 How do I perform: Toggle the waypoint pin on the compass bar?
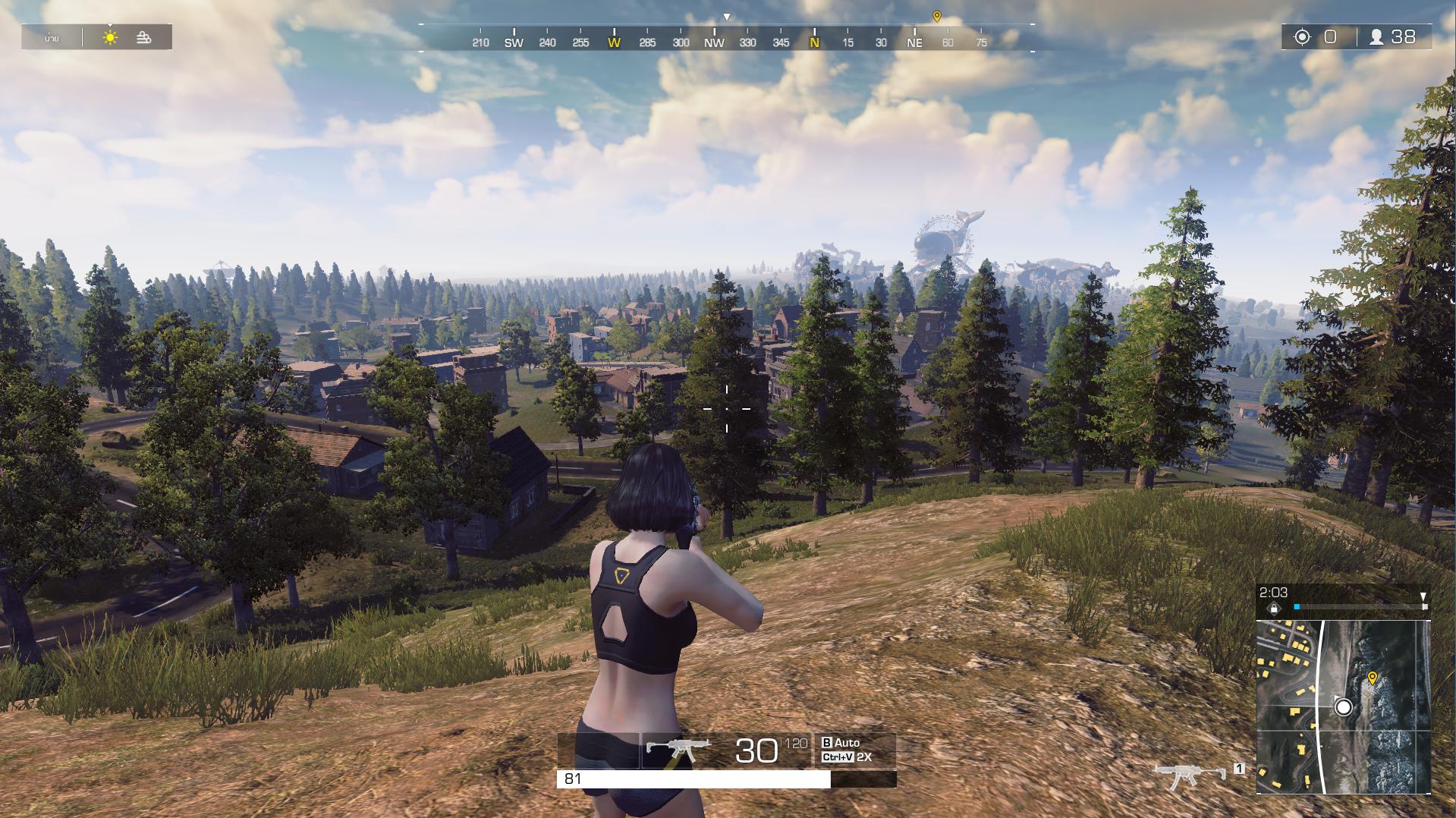938,14
